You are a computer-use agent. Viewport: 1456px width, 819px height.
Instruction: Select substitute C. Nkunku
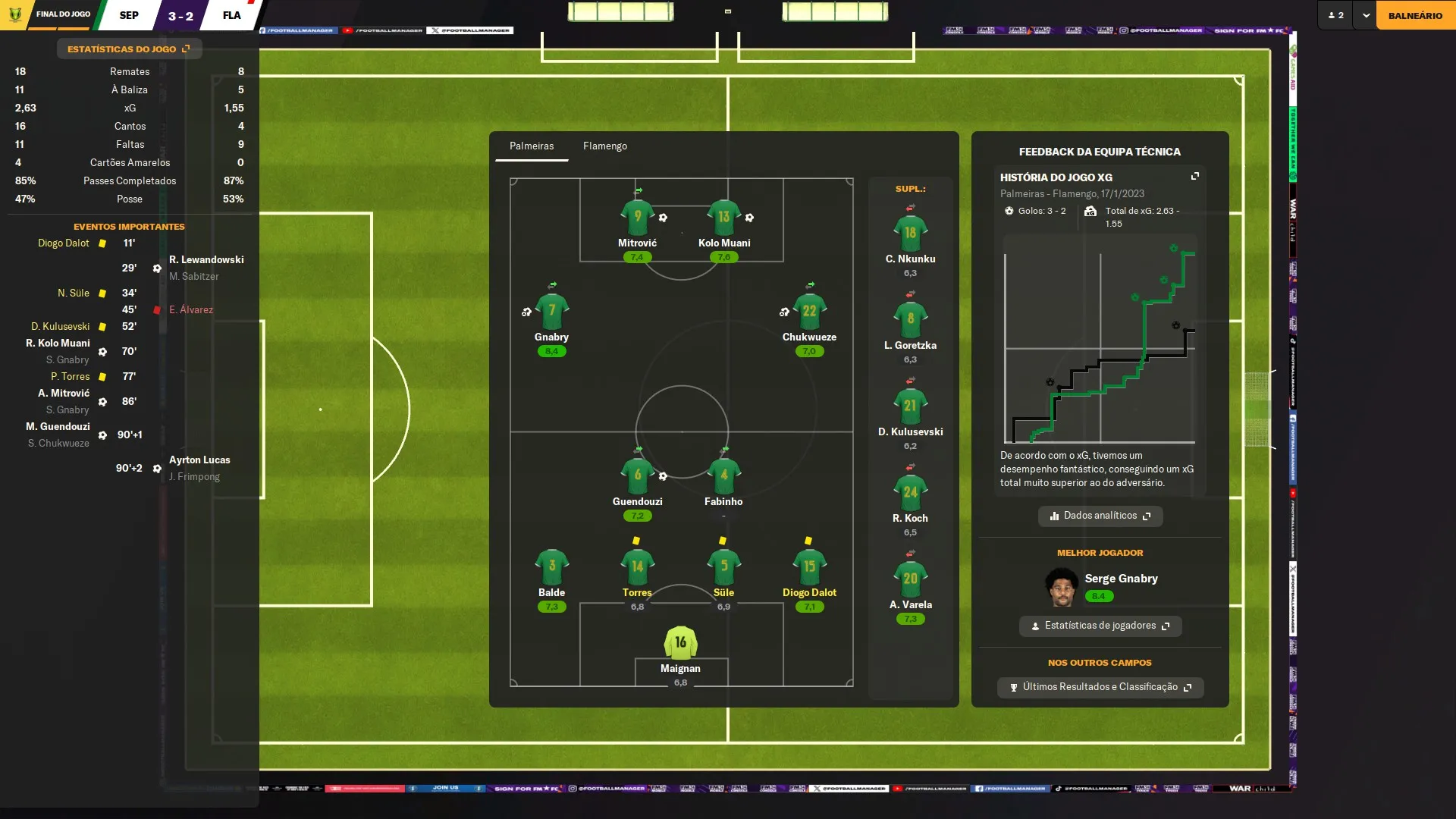tap(910, 234)
